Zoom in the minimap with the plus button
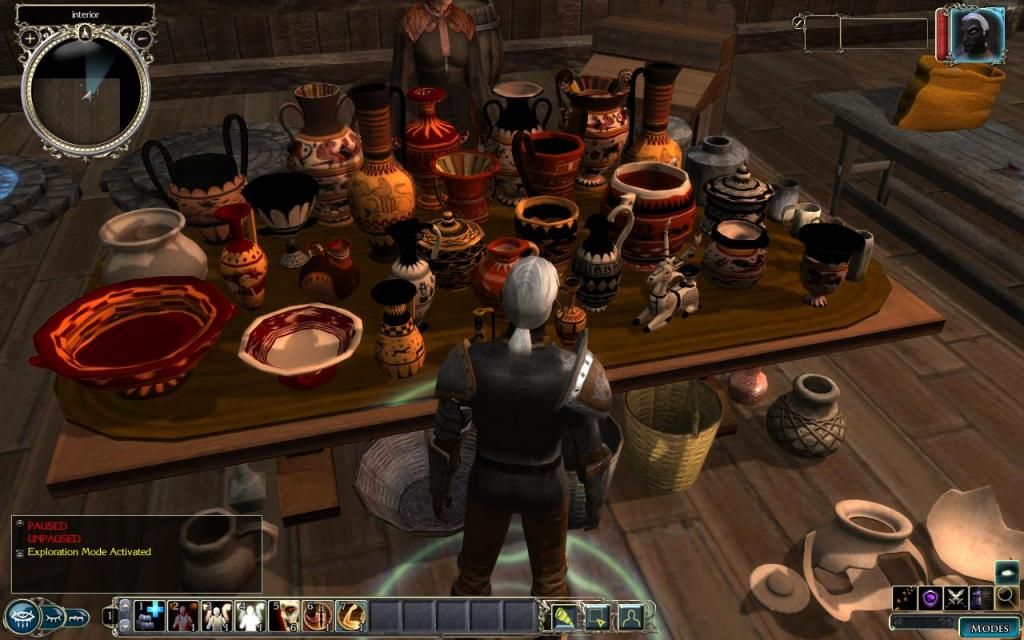Screen dimensions: 1024x640 (30, 37)
